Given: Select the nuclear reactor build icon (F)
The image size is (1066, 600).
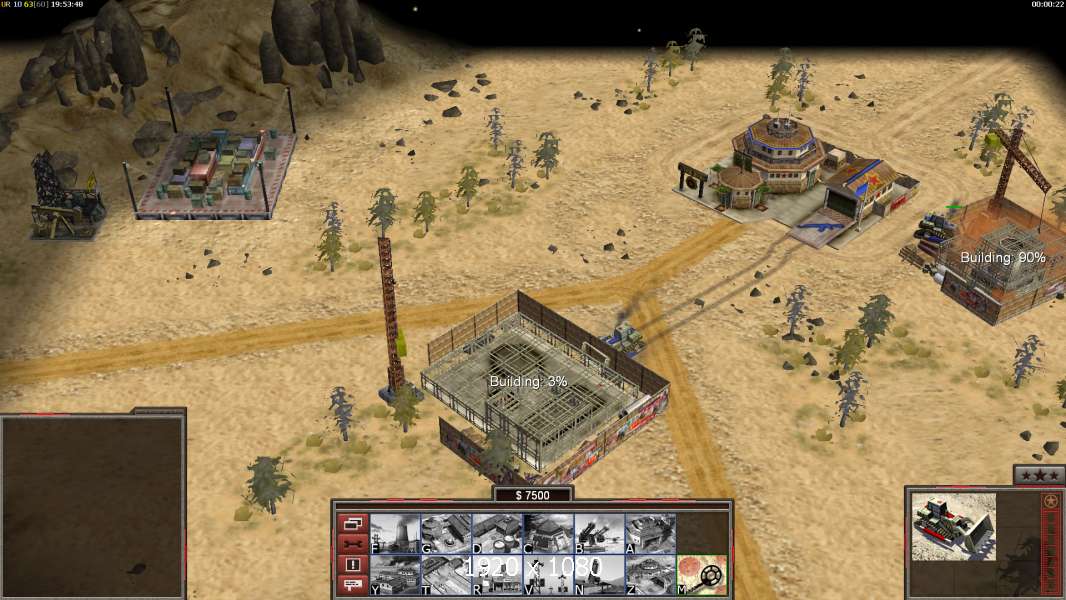Looking at the screenshot, I should pyautogui.click(x=395, y=533).
